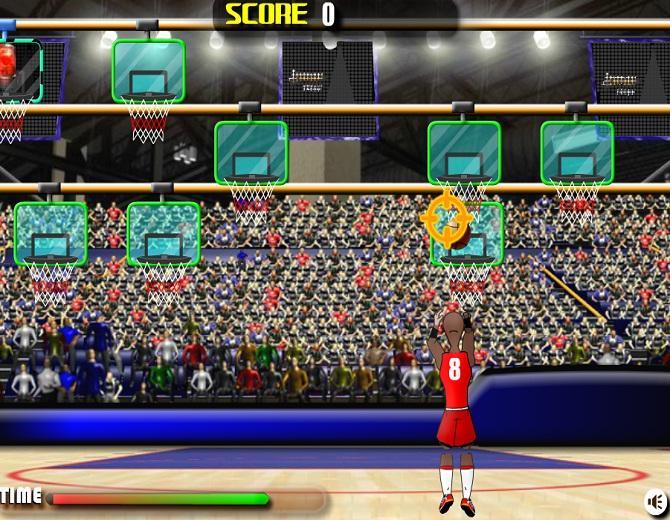Toggle the sound speaker icon
Image resolution: width=670 pixels, height=520 pixels.
coord(656,500)
